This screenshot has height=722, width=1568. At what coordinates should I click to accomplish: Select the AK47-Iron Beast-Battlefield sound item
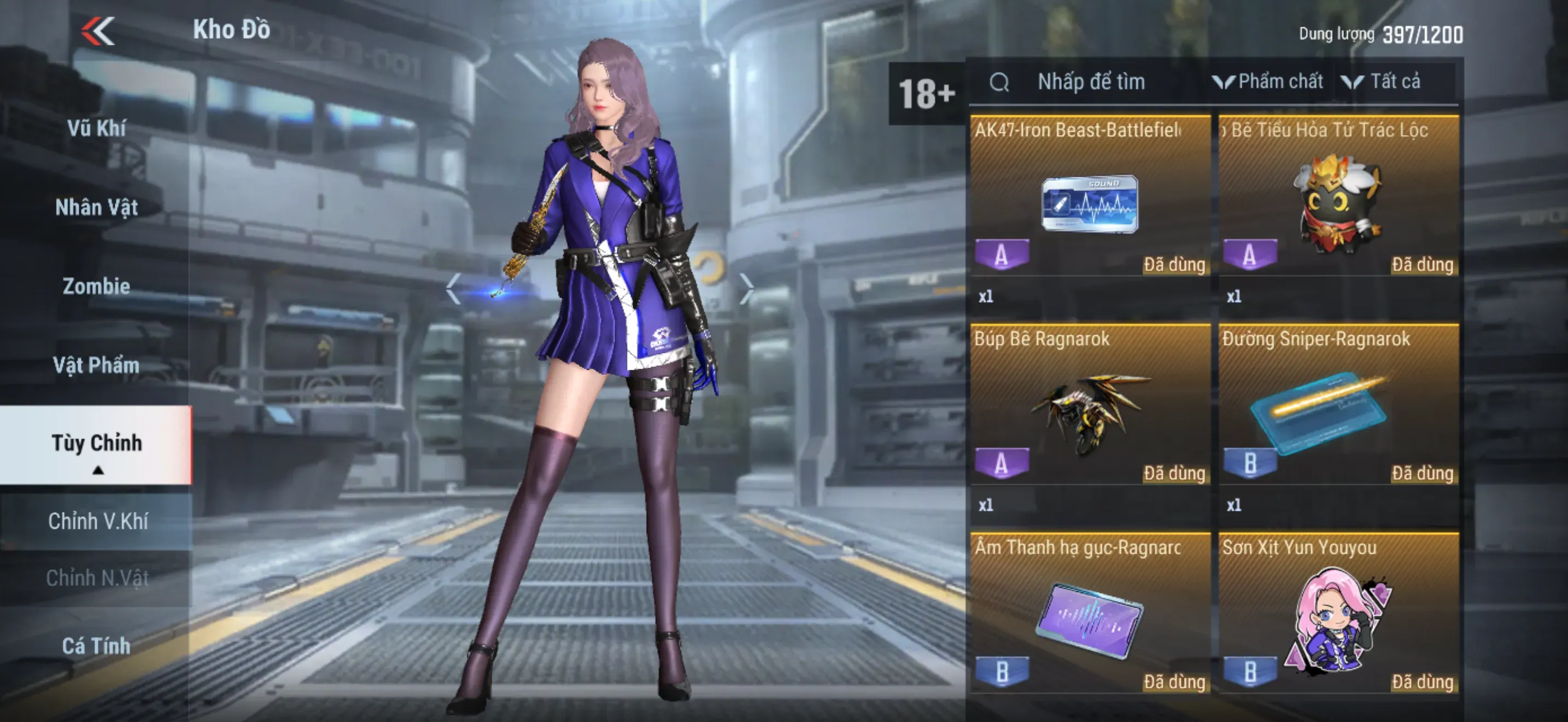[1090, 204]
